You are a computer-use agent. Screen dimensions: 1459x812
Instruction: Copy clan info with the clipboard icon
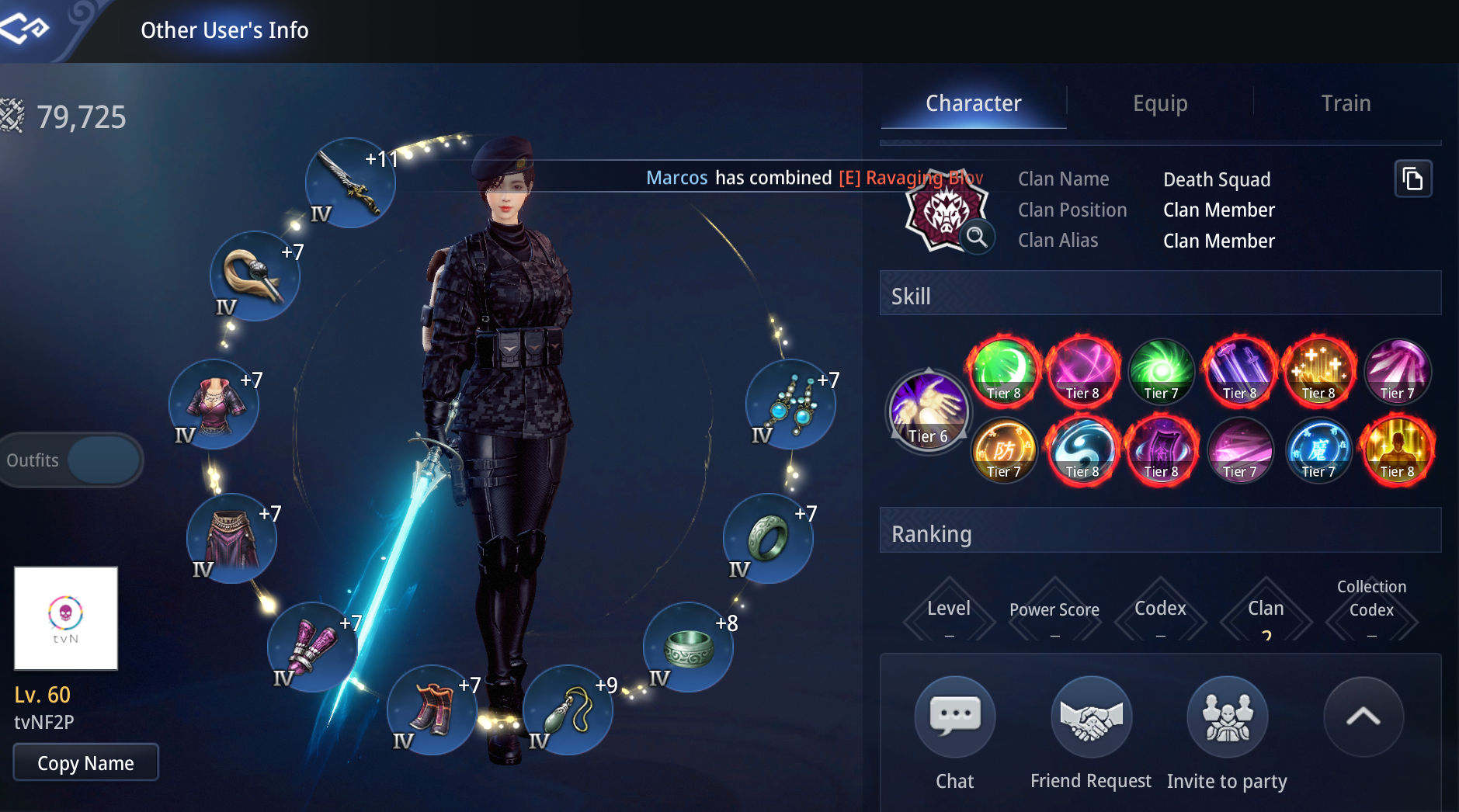pyautogui.click(x=1412, y=179)
